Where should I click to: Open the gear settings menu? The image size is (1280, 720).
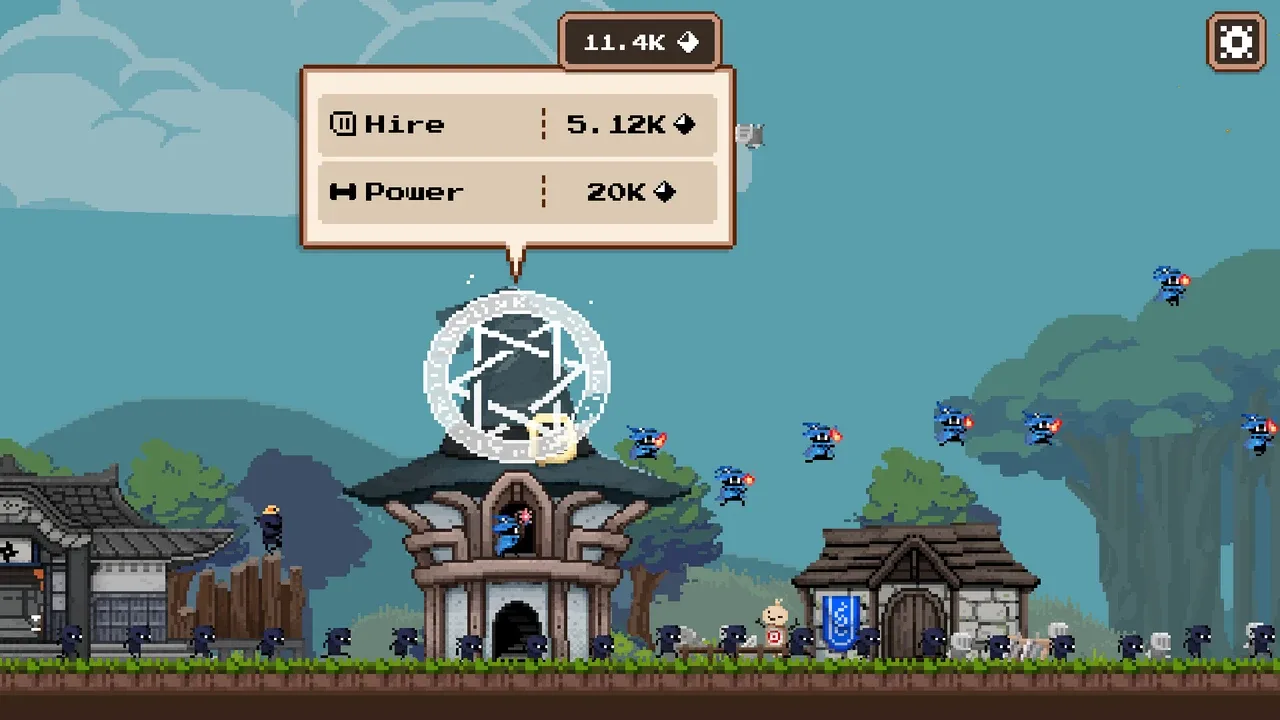[1236, 42]
